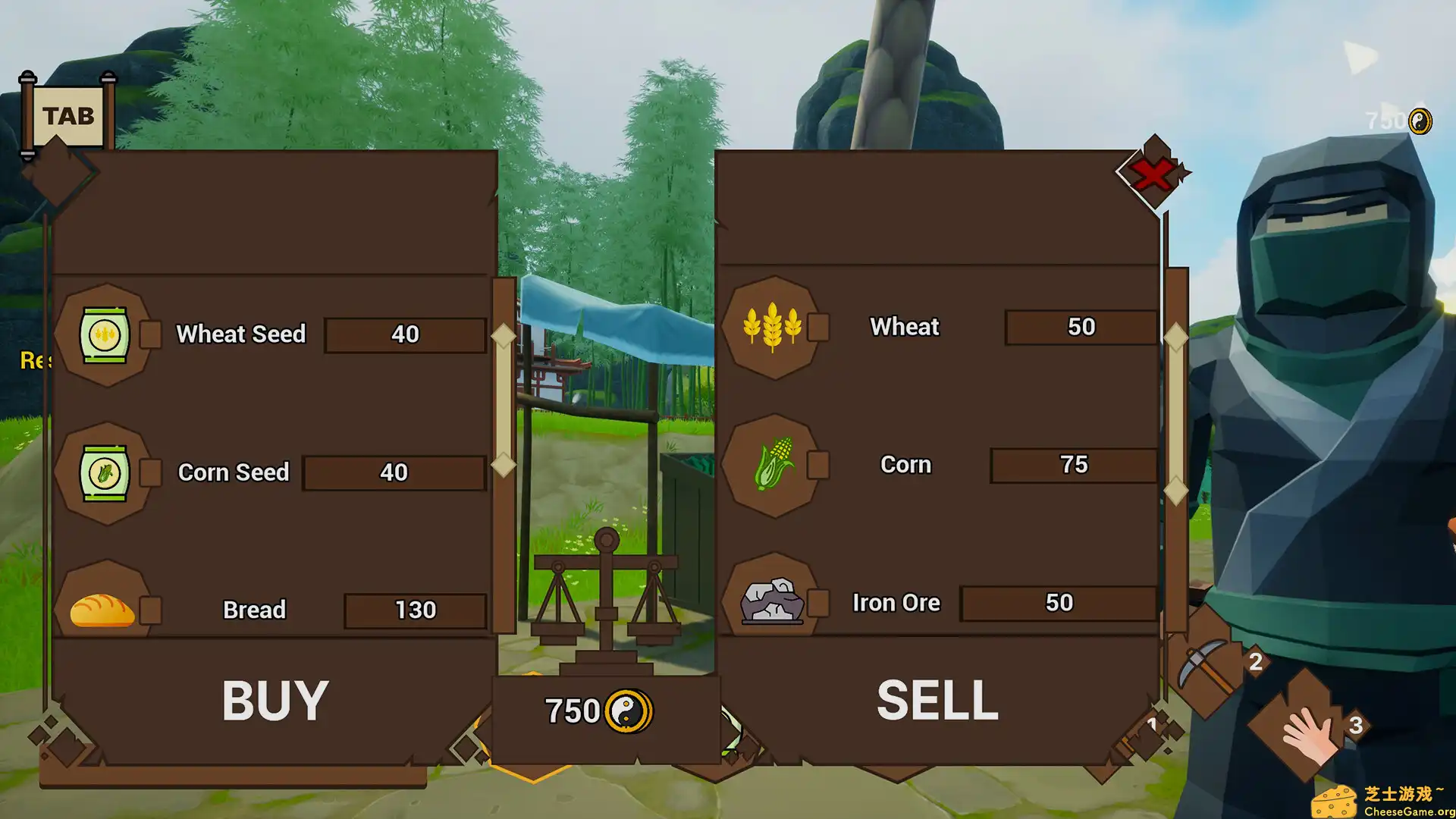Select the Wheat Seed bag icon

[x=105, y=335]
